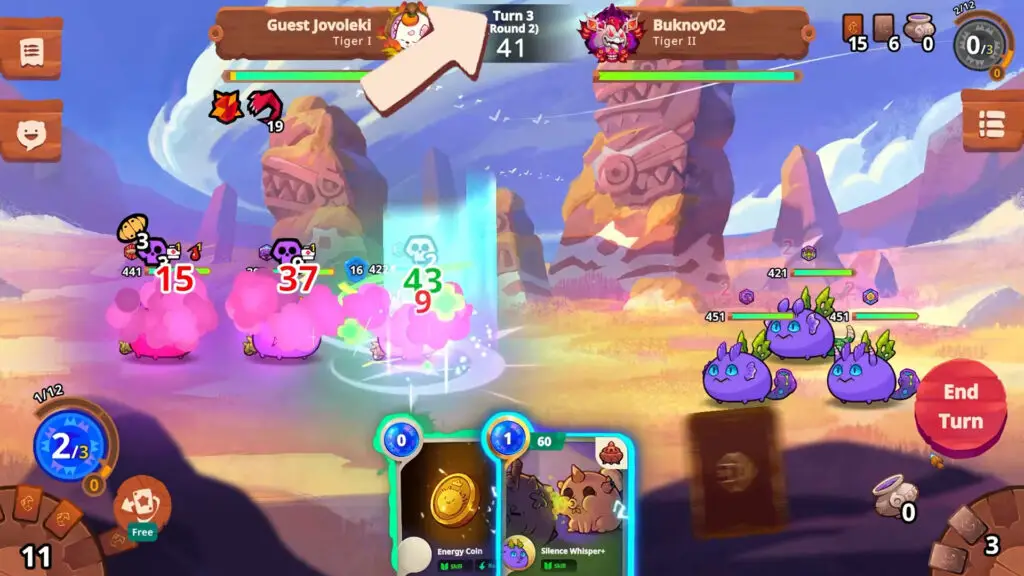Open the battle log scroll button
This screenshot has width=1024, height=576.
point(29,48)
